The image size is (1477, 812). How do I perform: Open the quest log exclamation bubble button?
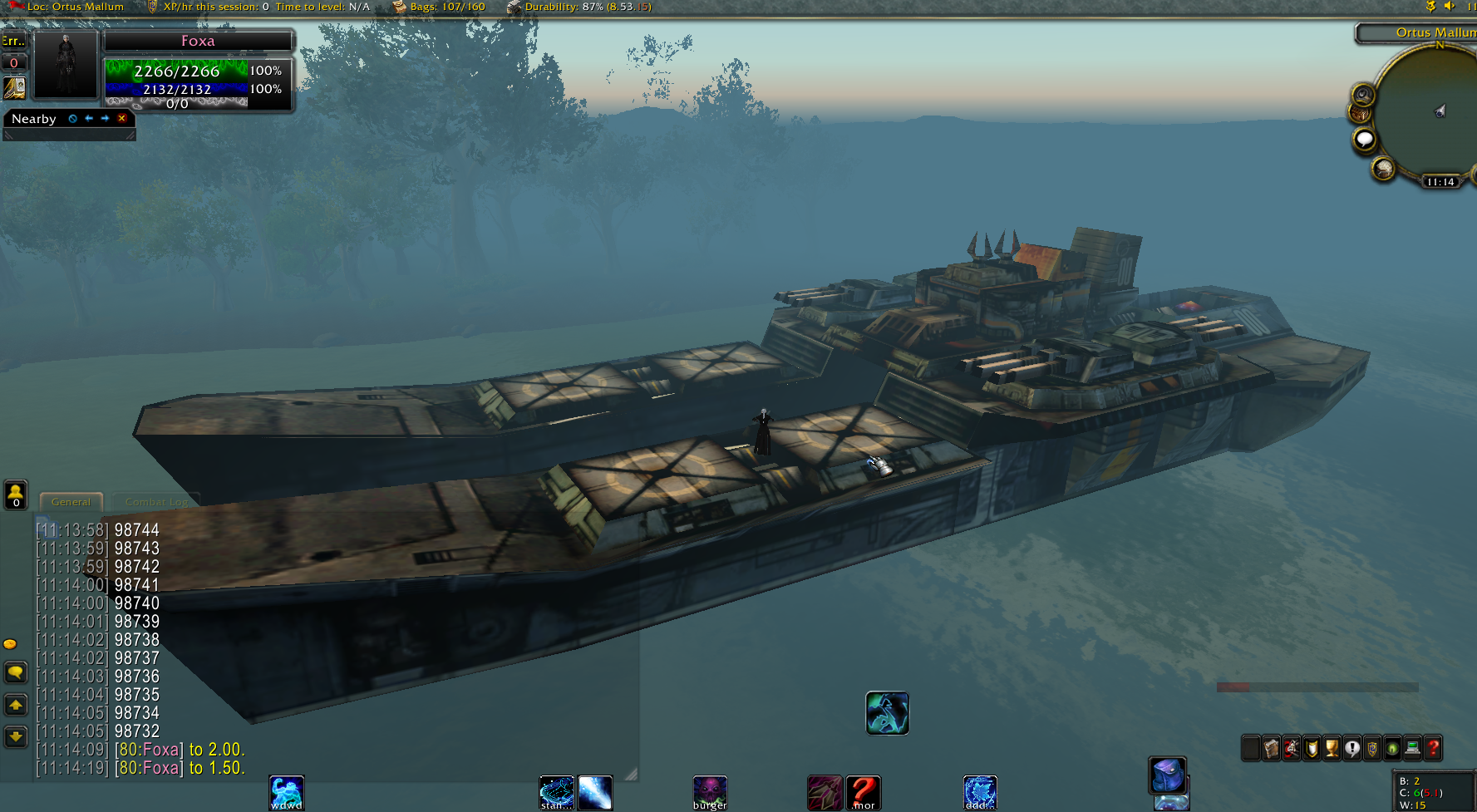1352,749
